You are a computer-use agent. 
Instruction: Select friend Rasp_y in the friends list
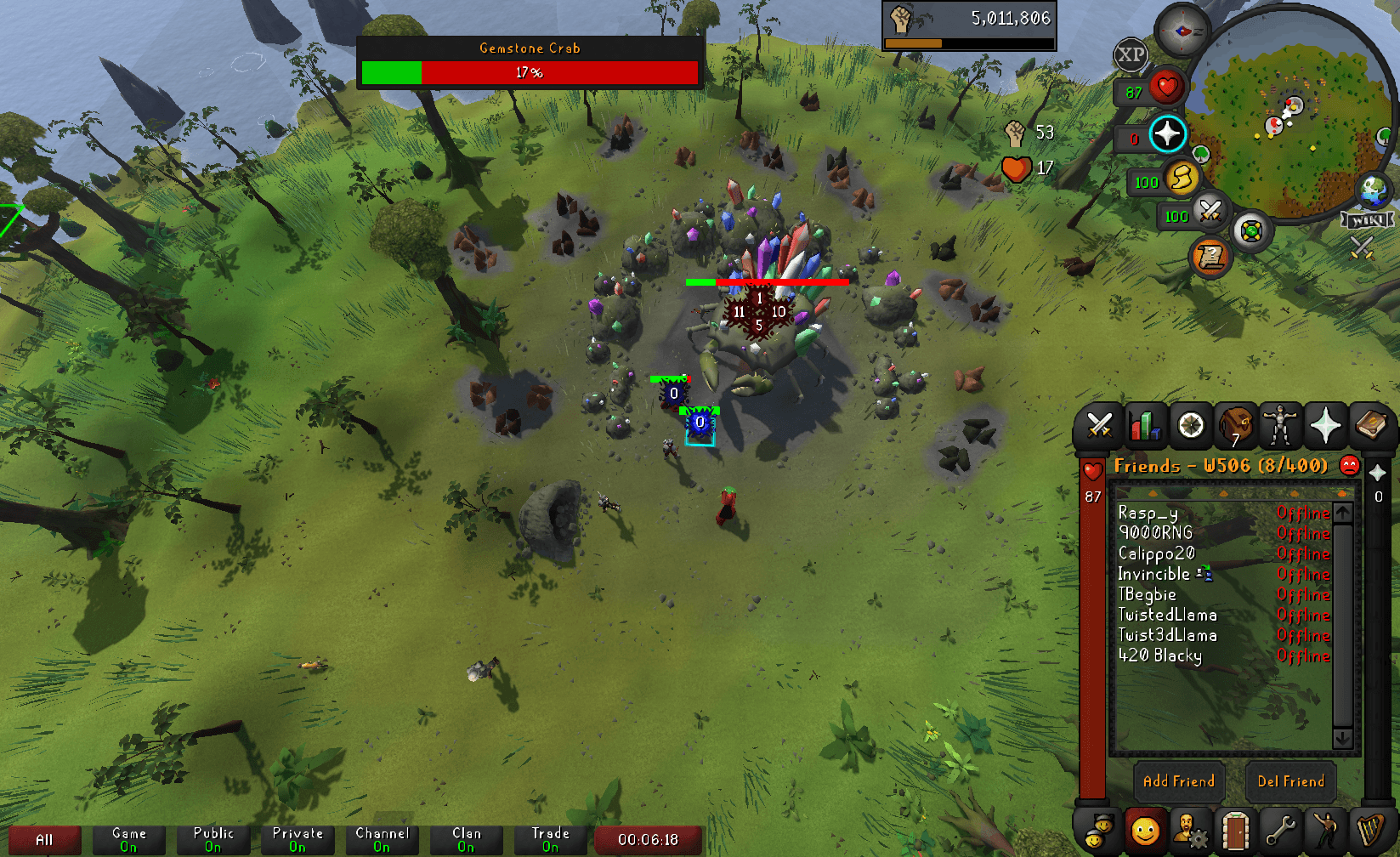point(1147,514)
